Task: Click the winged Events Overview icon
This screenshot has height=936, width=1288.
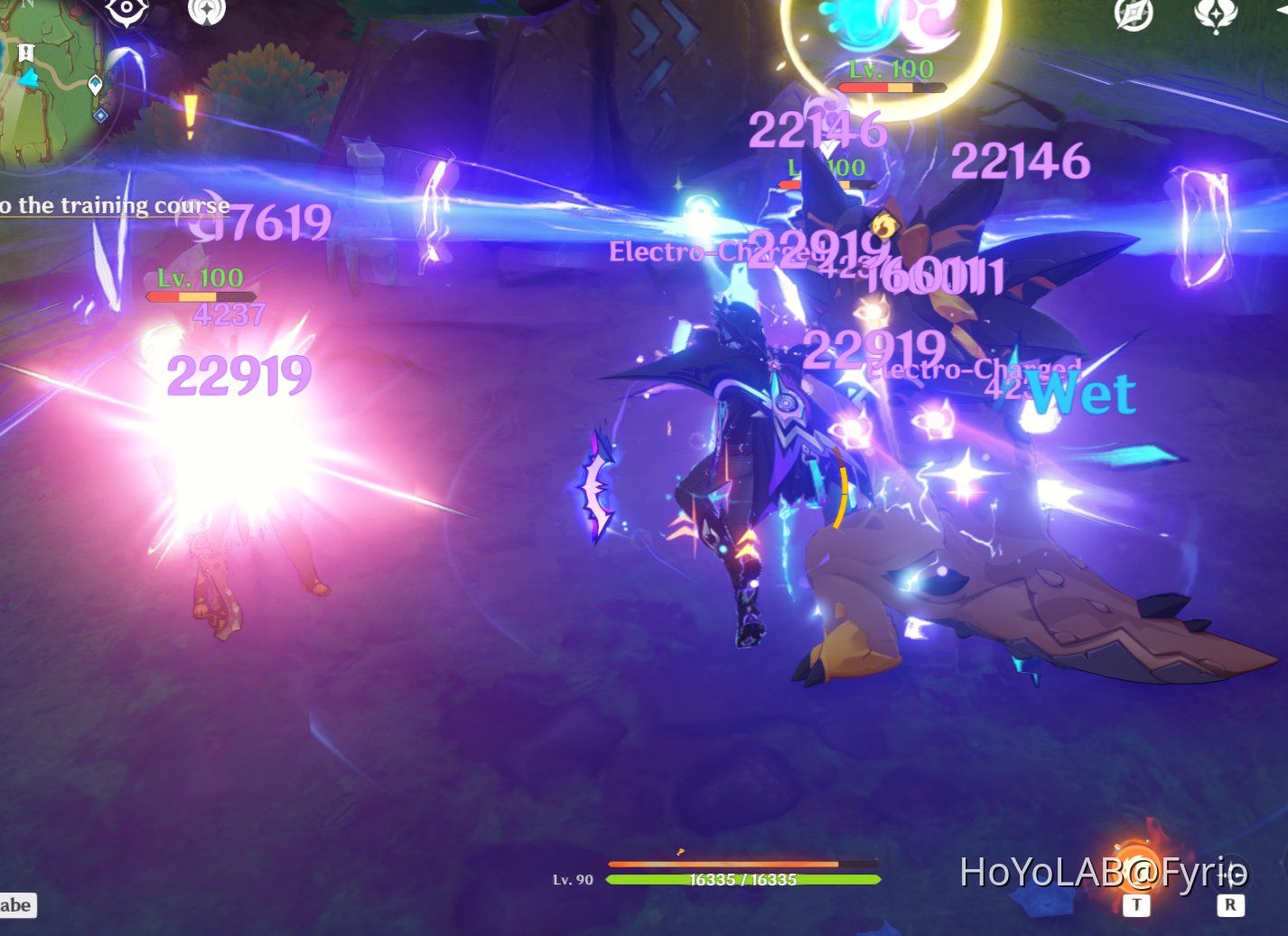Action: 1217,14
